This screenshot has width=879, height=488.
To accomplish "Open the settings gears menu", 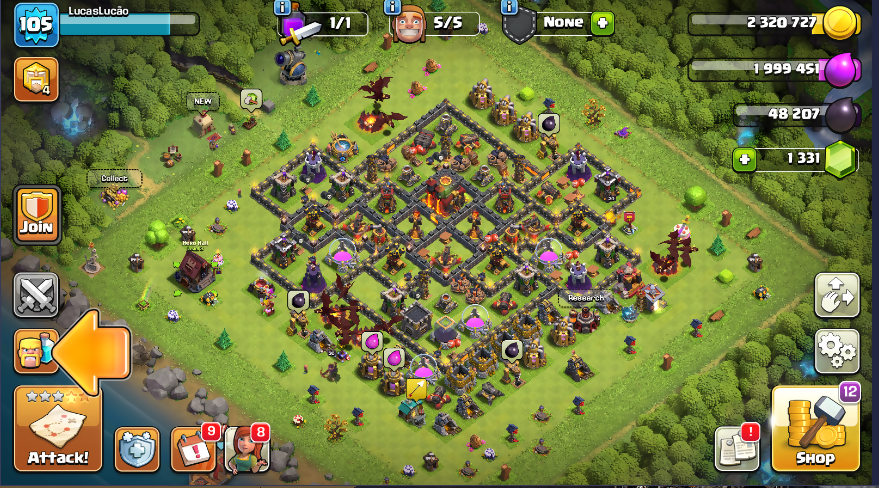I will [837, 350].
